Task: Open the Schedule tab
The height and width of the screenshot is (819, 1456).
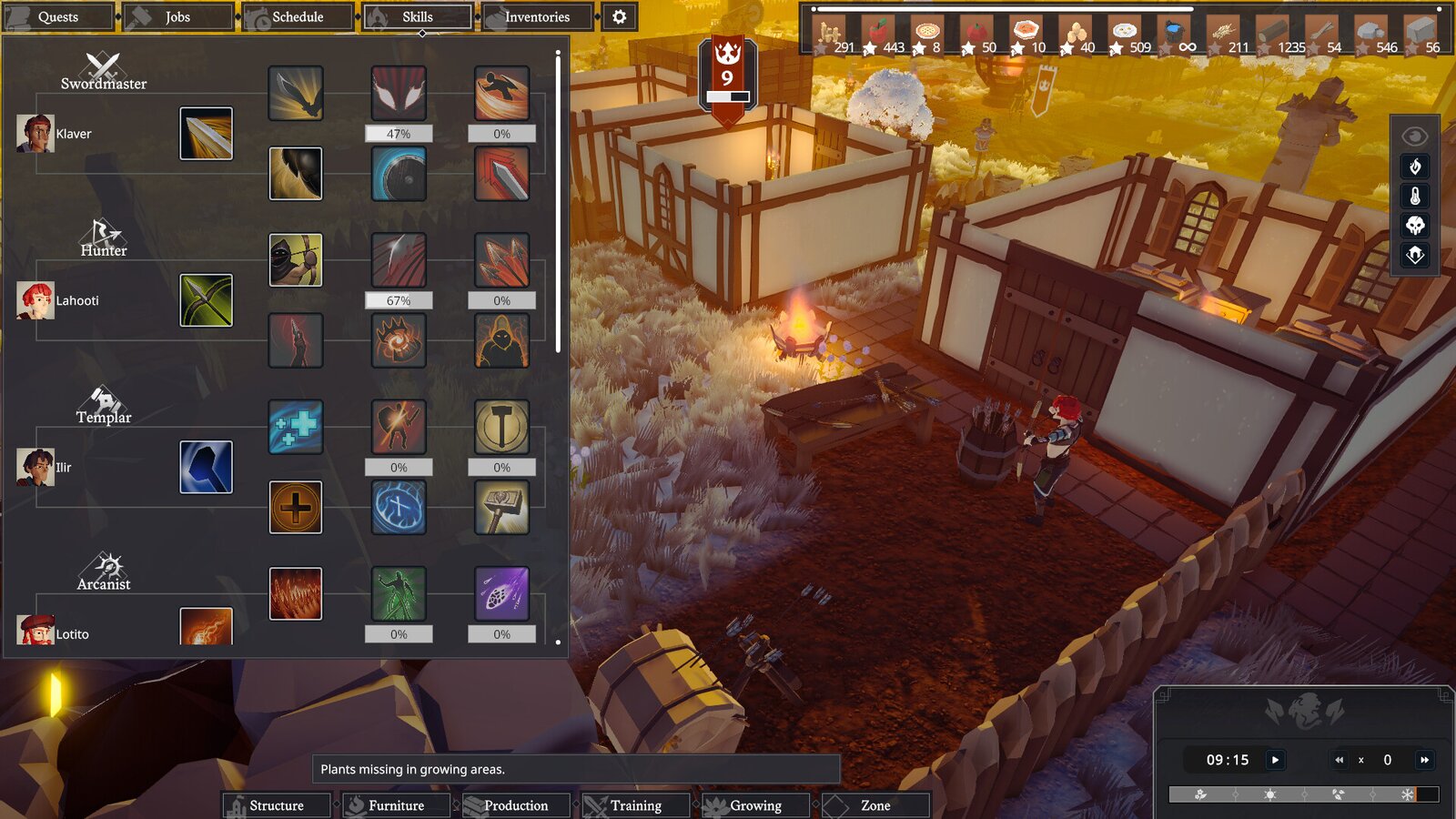Action: [x=298, y=16]
